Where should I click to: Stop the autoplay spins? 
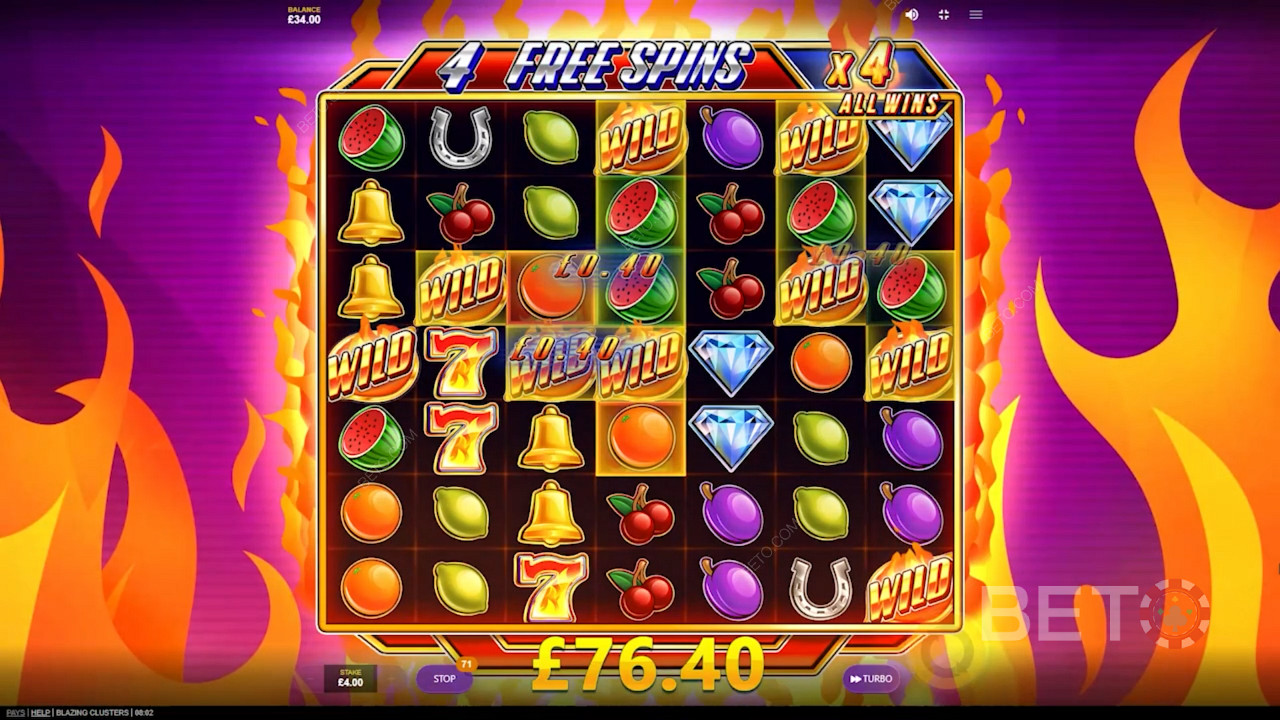pyautogui.click(x=444, y=679)
